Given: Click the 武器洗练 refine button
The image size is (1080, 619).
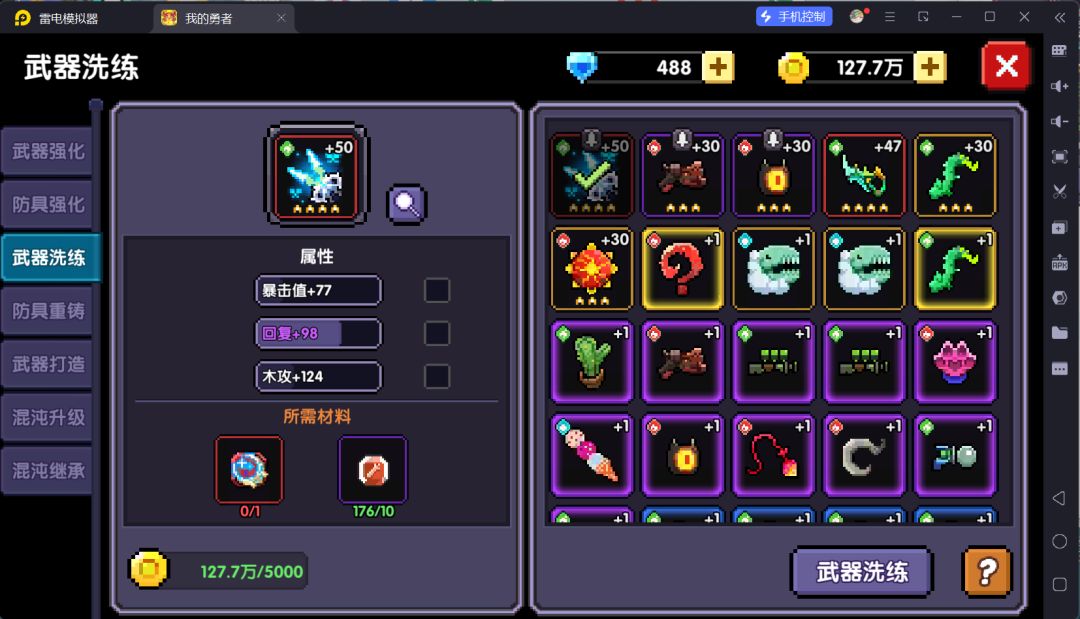Looking at the screenshot, I should pyautogui.click(x=861, y=572).
